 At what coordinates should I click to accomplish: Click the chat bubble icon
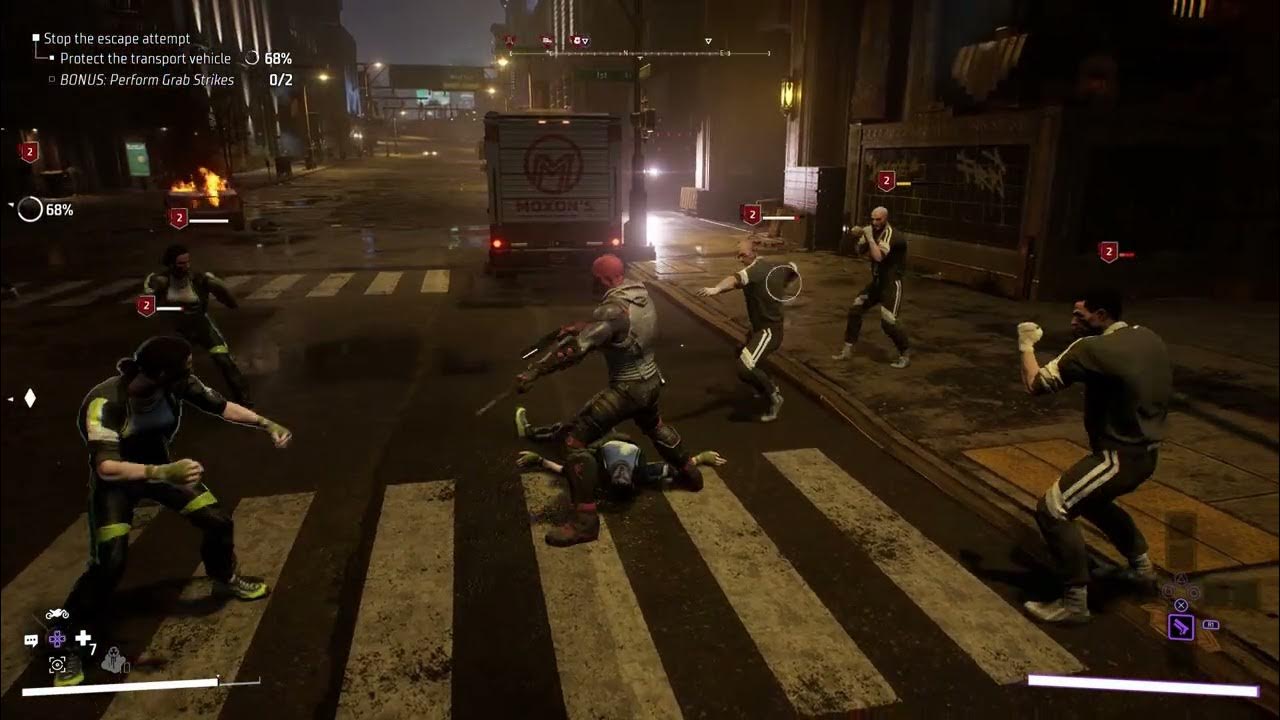pos(32,638)
